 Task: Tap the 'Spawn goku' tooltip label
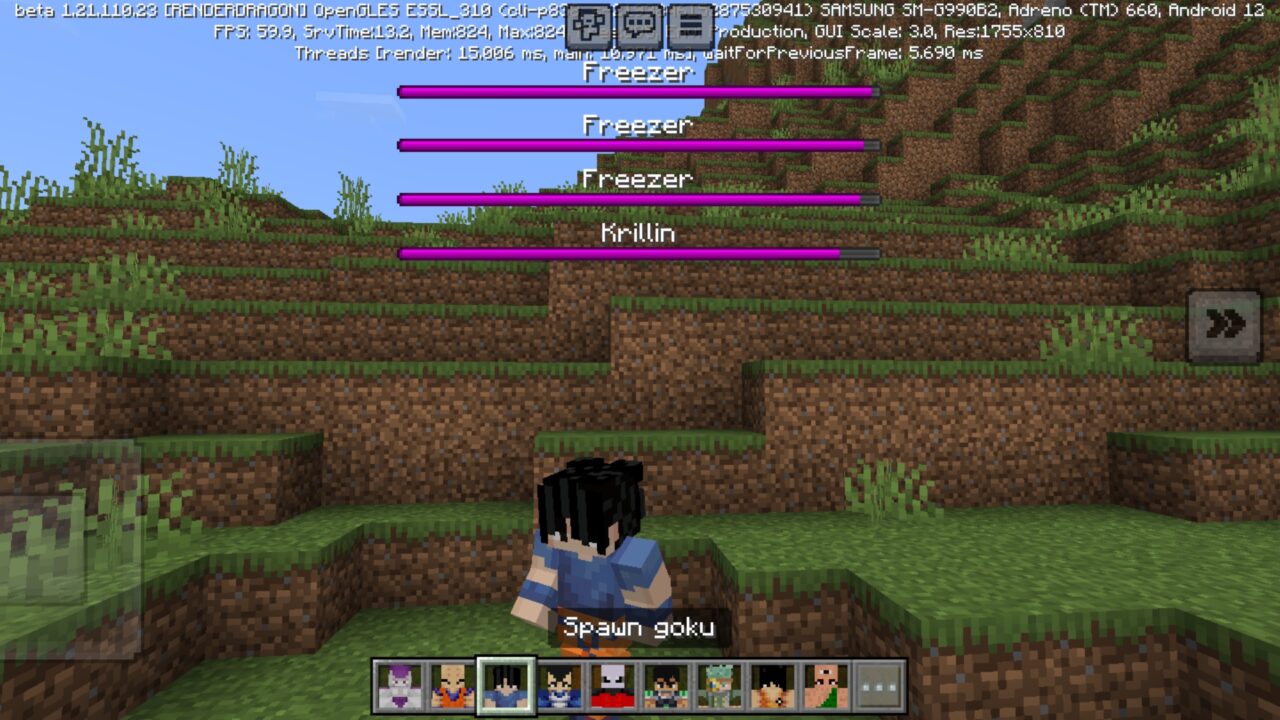(x=640, y=628)
